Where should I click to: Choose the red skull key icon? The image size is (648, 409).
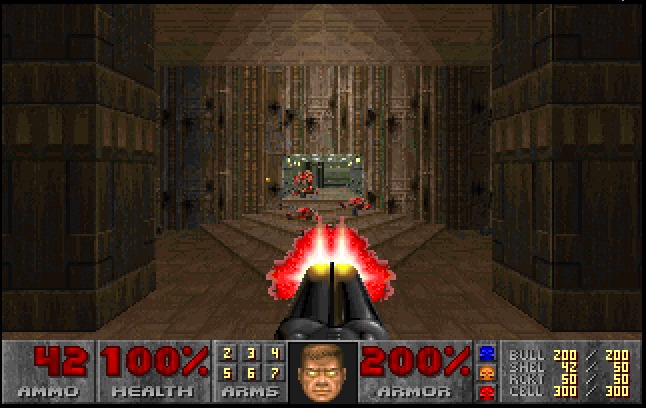click(489, 392)
